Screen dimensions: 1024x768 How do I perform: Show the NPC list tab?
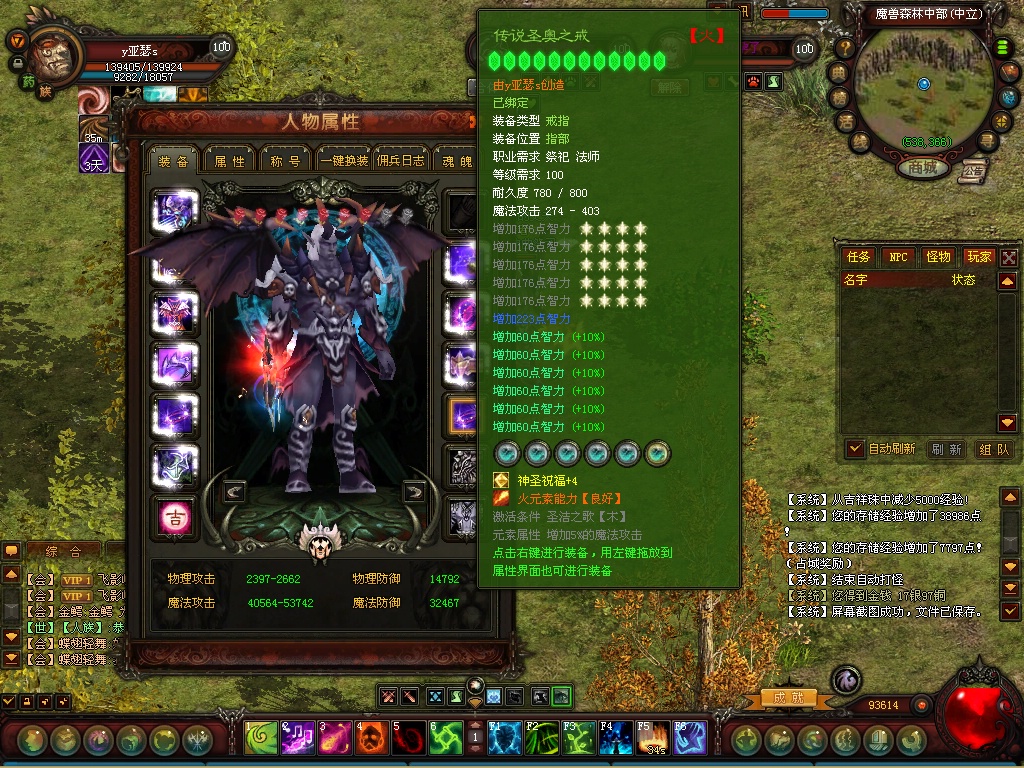898,257
